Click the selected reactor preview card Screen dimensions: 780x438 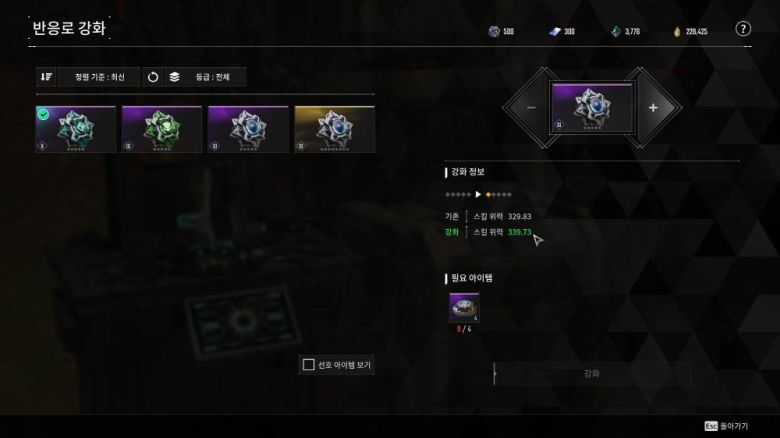click(x=592, y=108)
